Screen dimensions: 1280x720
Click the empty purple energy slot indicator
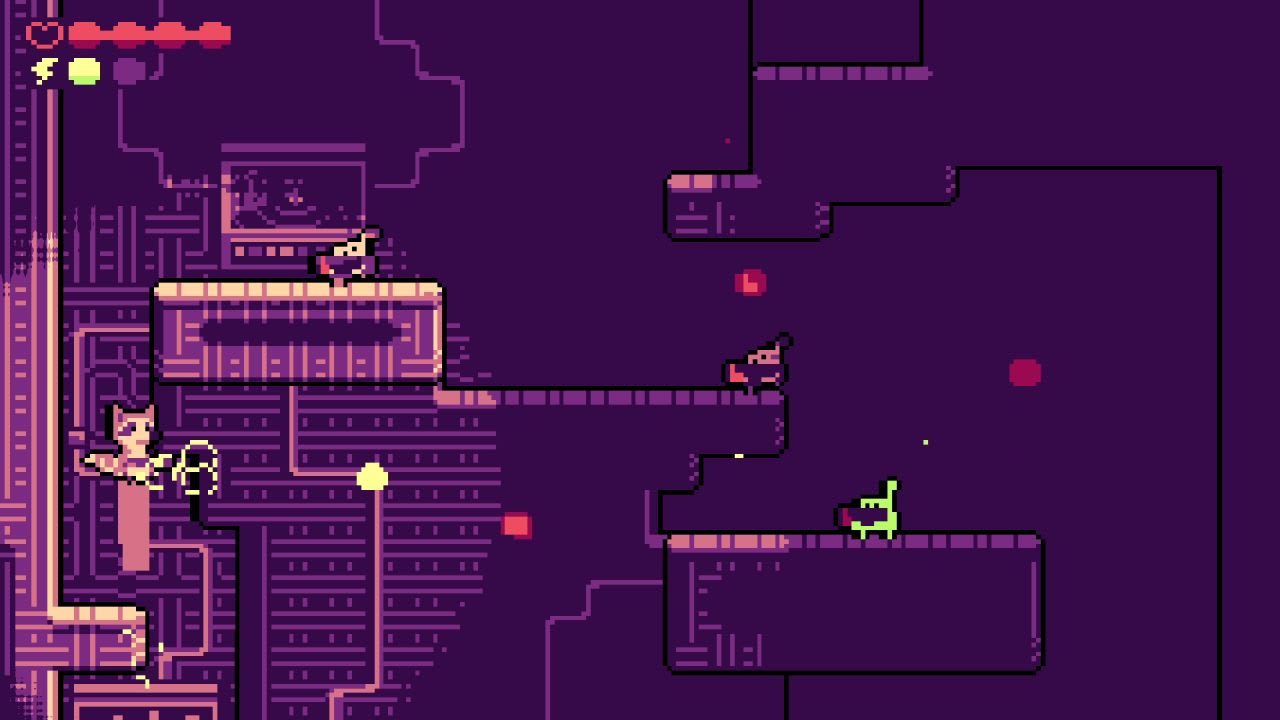click(x=128, y=71)
